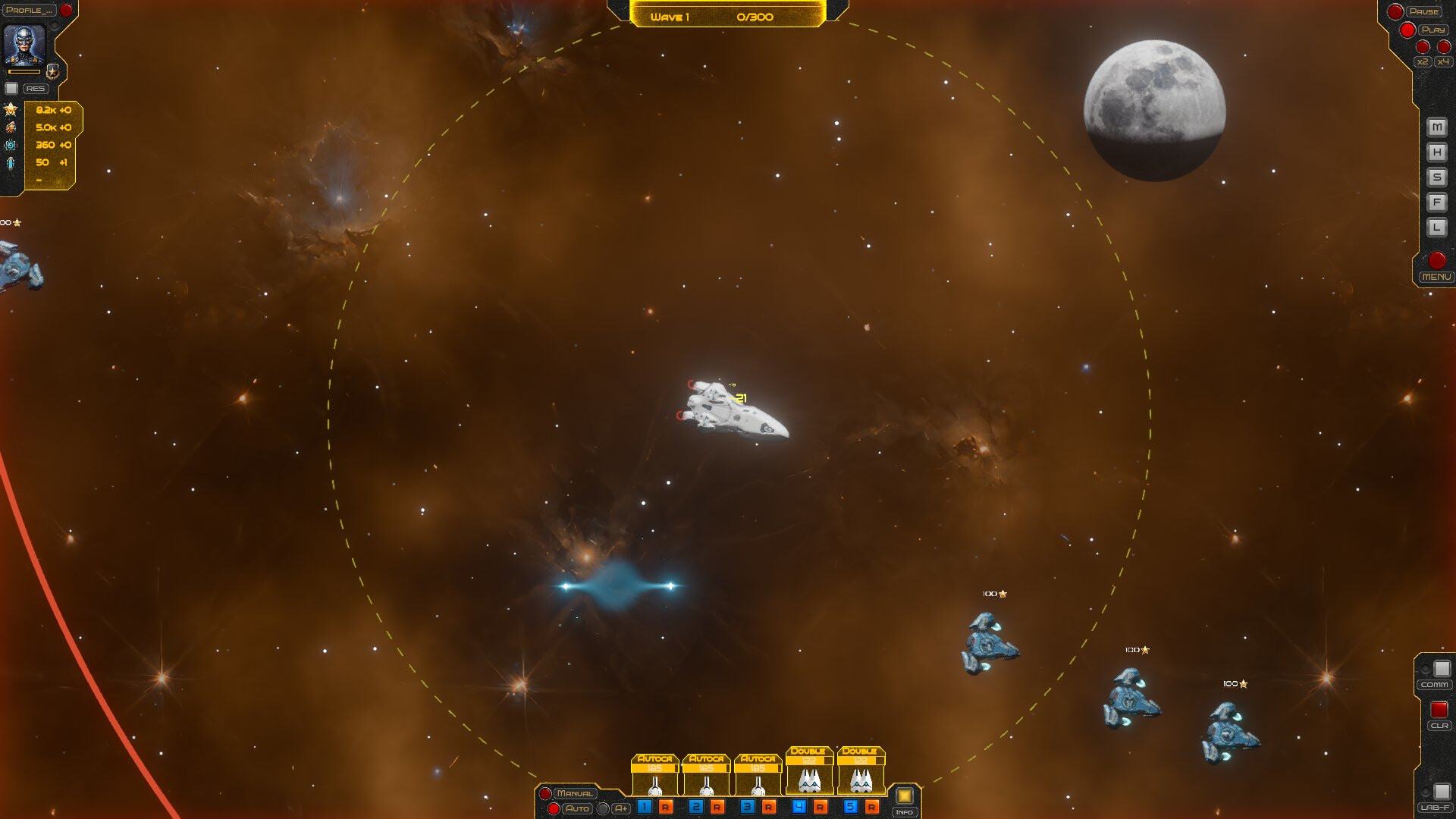Click the R button next to slot 1
1456x819 pixels.
coord(665,806)
